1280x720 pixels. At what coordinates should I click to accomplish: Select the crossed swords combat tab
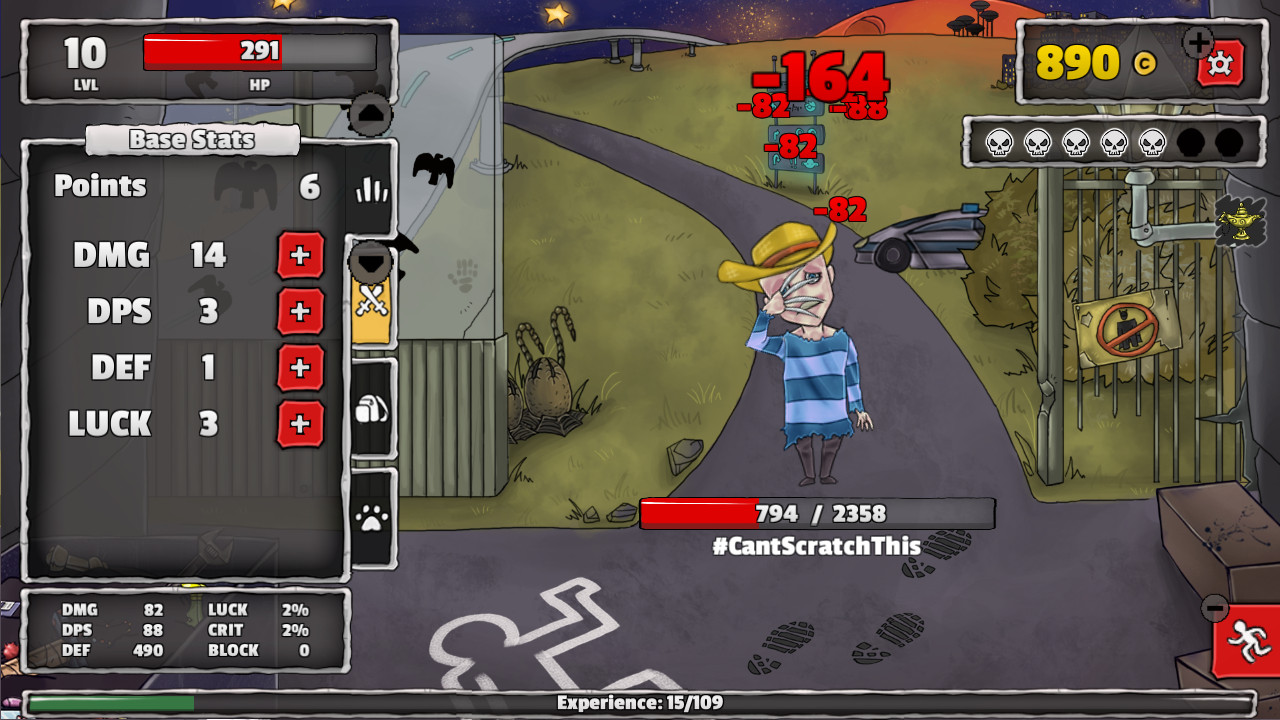(371, 302)
